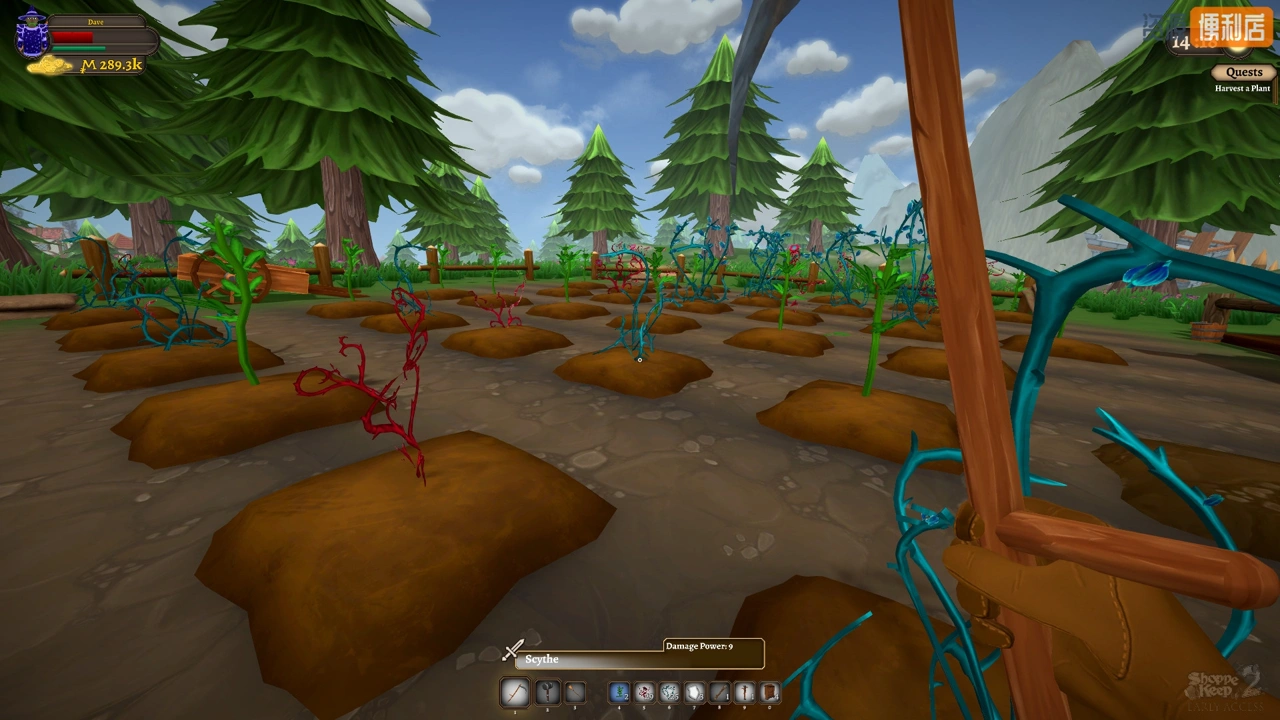This screenshot has width=1280, height=720.
Task: Select the green plant item slot
Action: coord(619,692)
